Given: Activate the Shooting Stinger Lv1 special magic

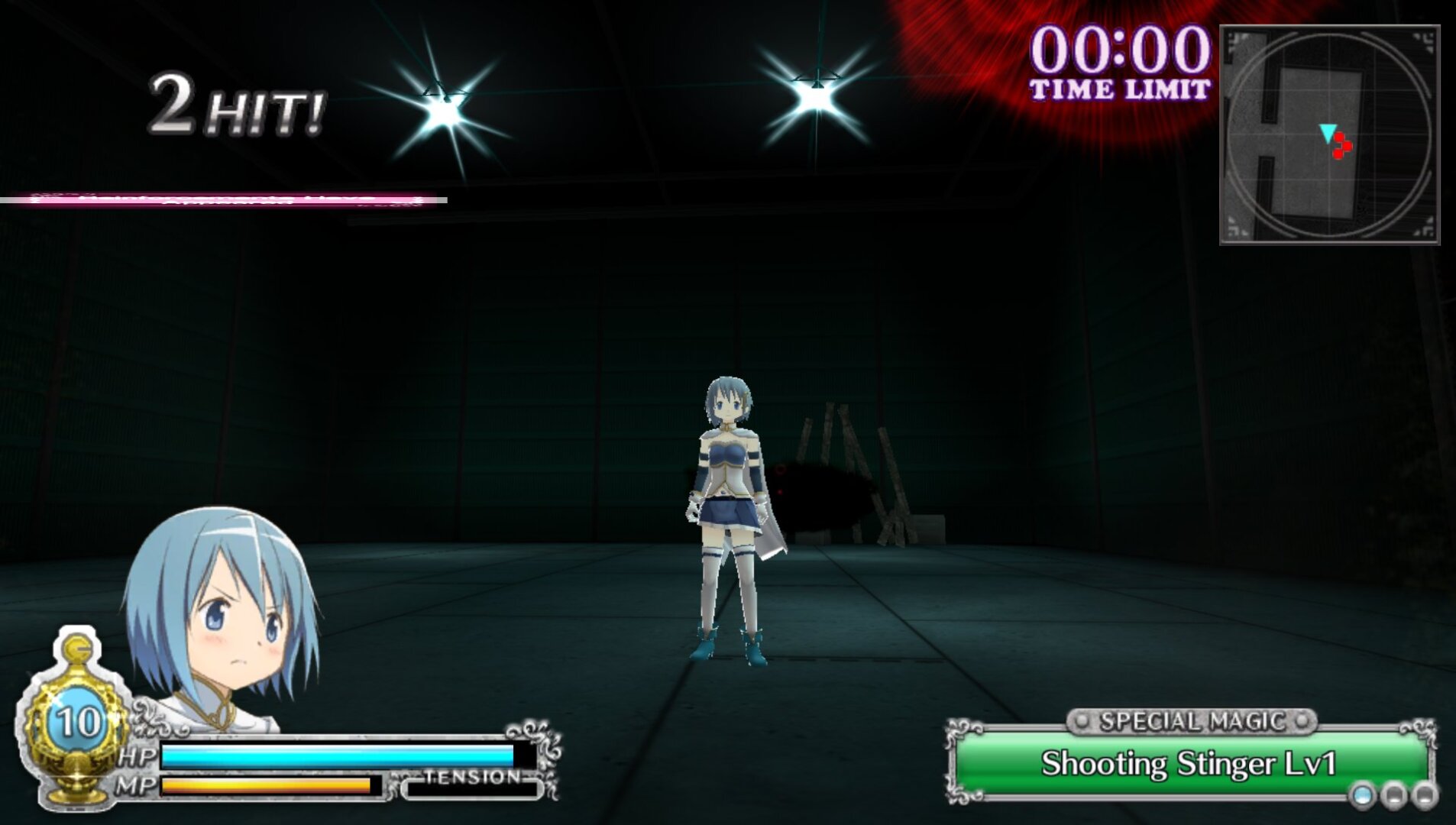Looking at the screenshot, I should pos(1189,764).
